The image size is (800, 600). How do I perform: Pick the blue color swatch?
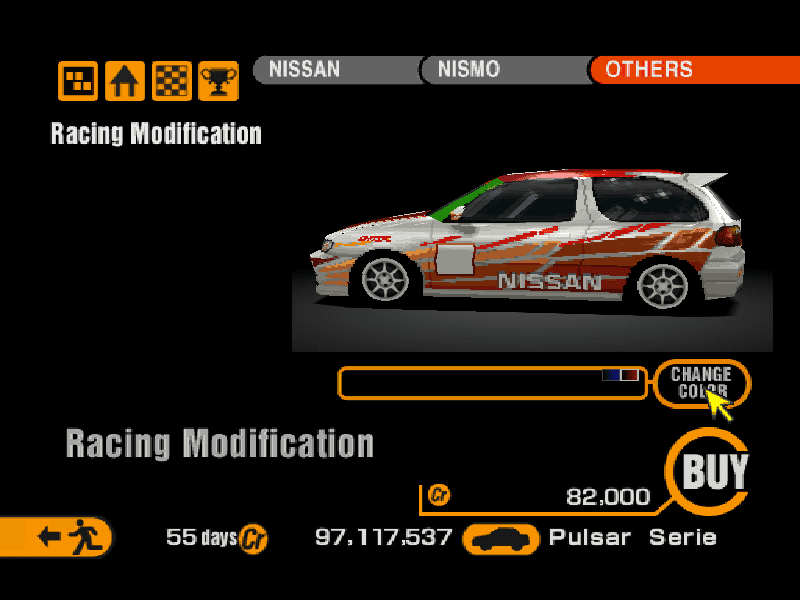click(x=611, y=375)
